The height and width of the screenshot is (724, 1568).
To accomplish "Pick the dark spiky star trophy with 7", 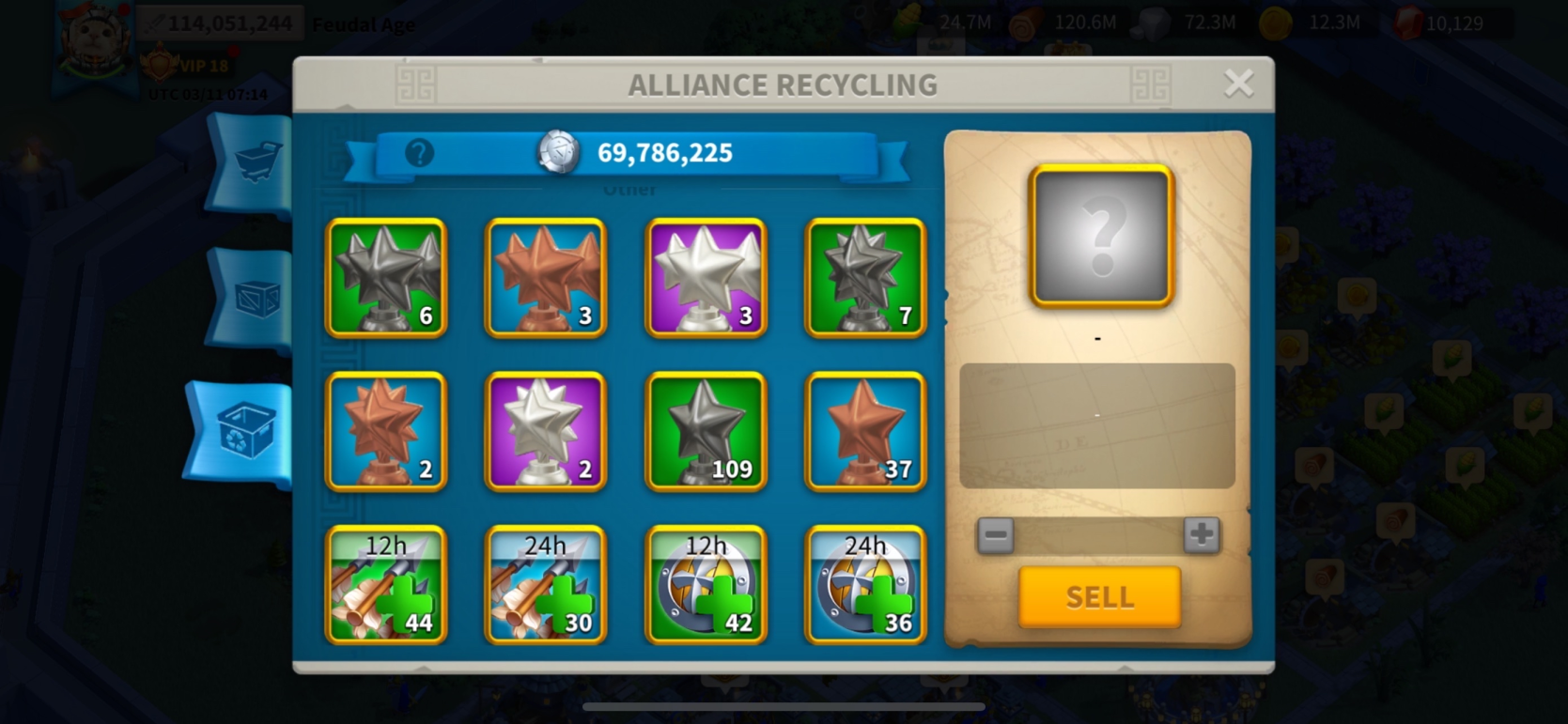I will (865, 278).
